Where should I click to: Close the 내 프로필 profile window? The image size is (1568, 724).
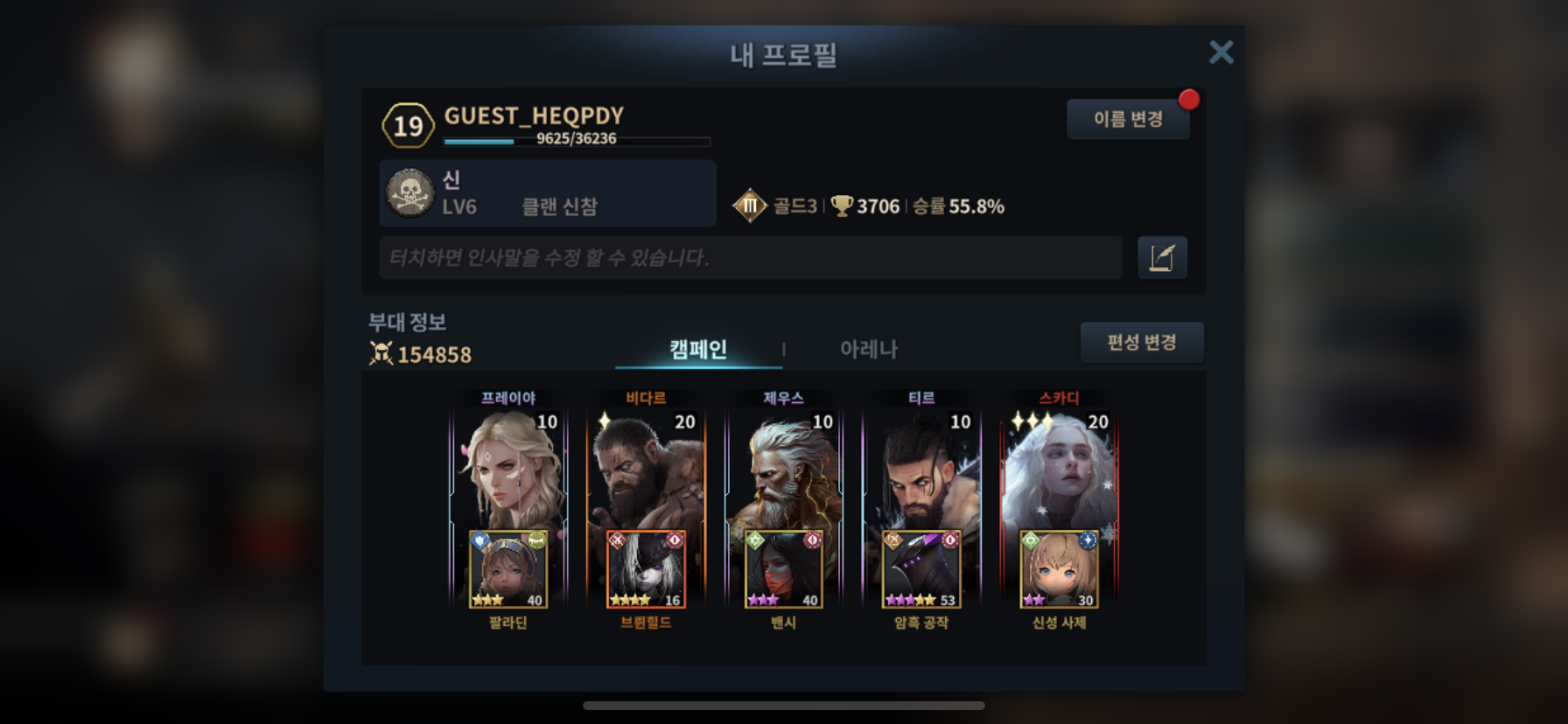(x=1221, y=52)
